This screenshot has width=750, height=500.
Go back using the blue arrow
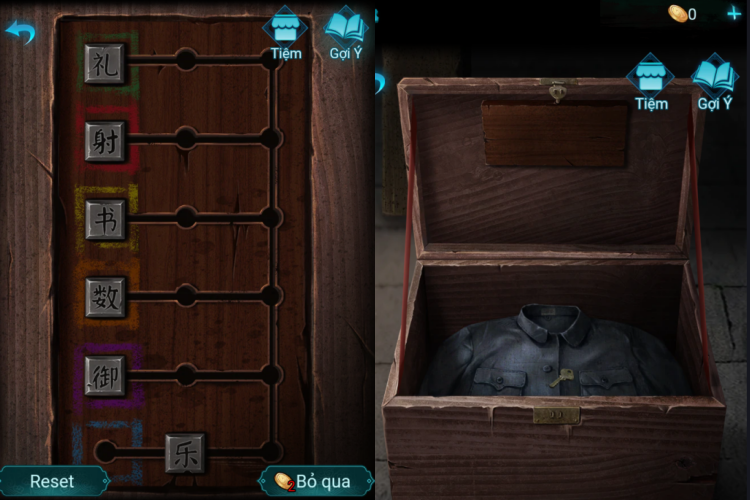tap(19, 32)
